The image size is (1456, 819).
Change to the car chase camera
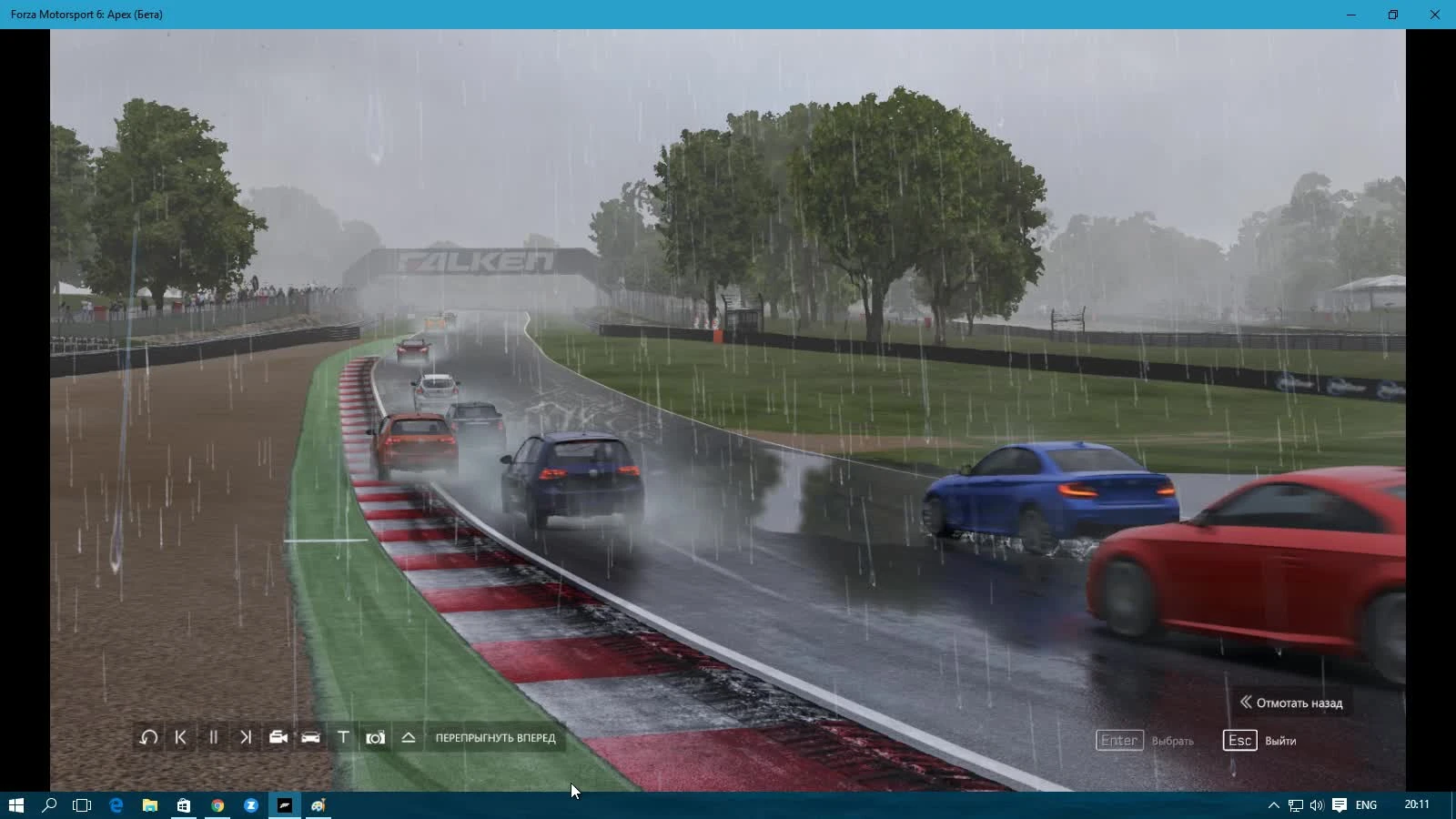(x=310, y=738)
